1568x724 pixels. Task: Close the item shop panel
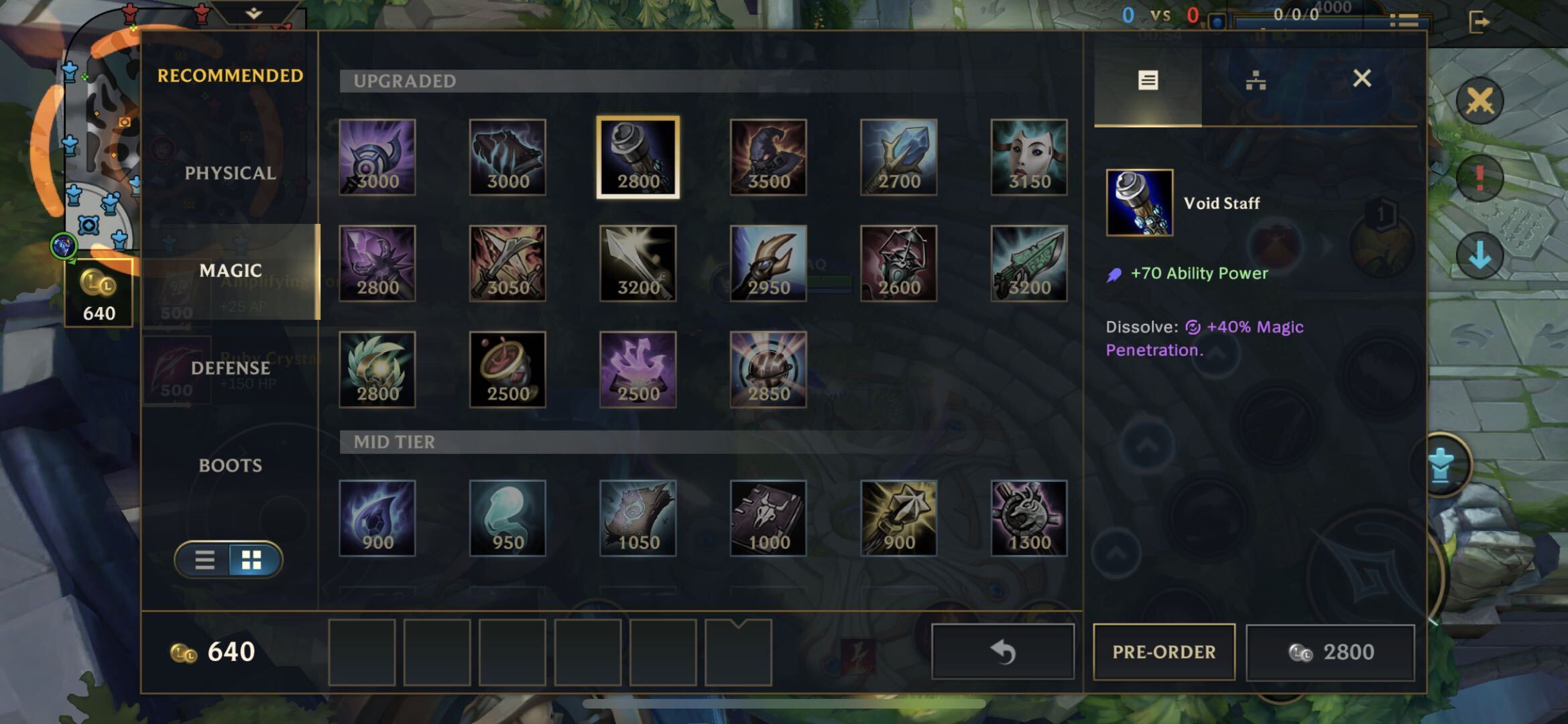coord(1362,79)
